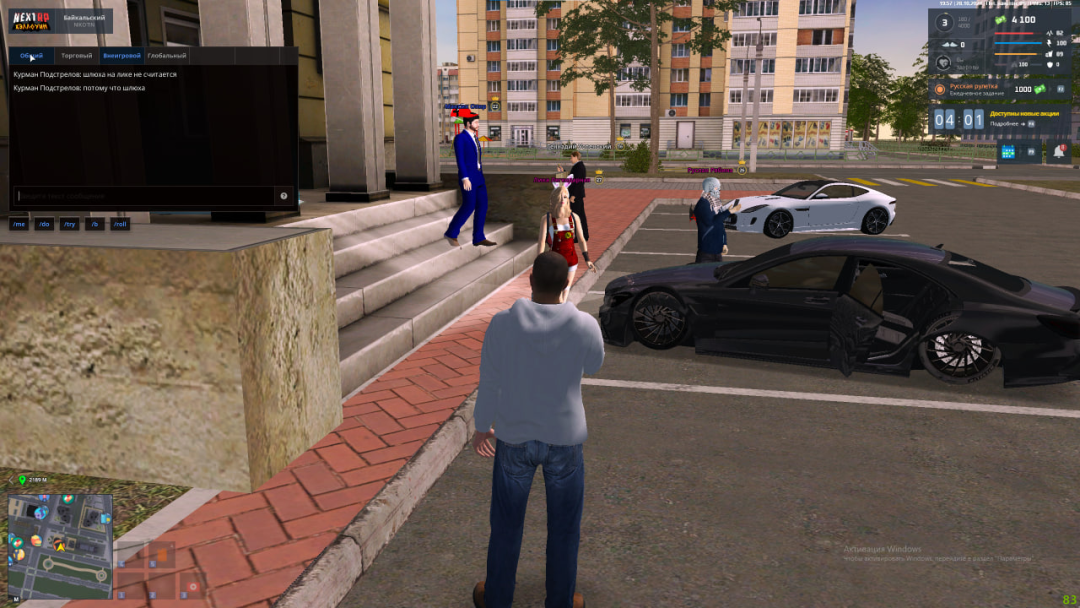Choose the /try chat command

tap(69, 224)
